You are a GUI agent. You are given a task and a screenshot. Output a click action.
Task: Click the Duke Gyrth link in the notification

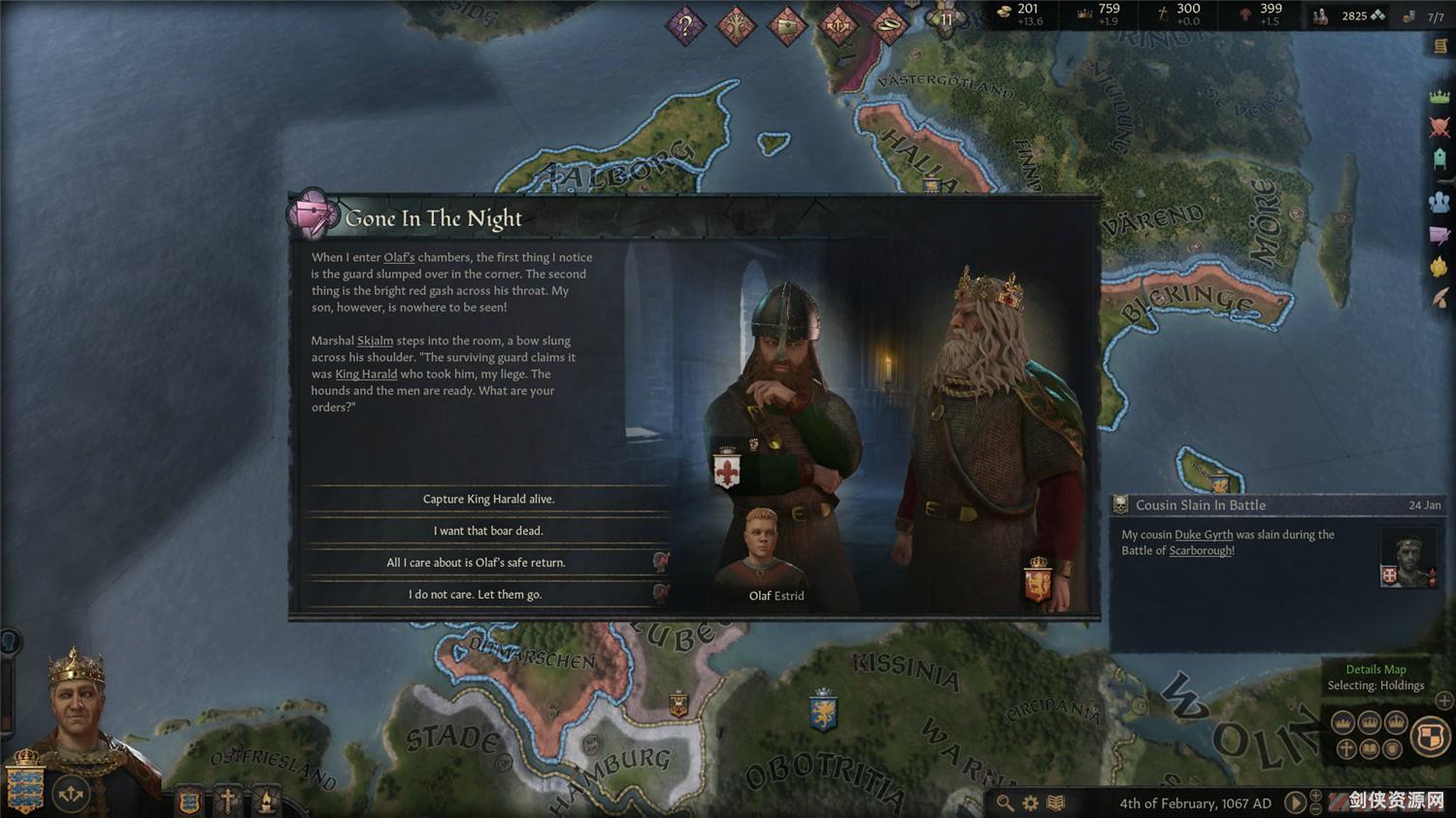click(1204, 535)
